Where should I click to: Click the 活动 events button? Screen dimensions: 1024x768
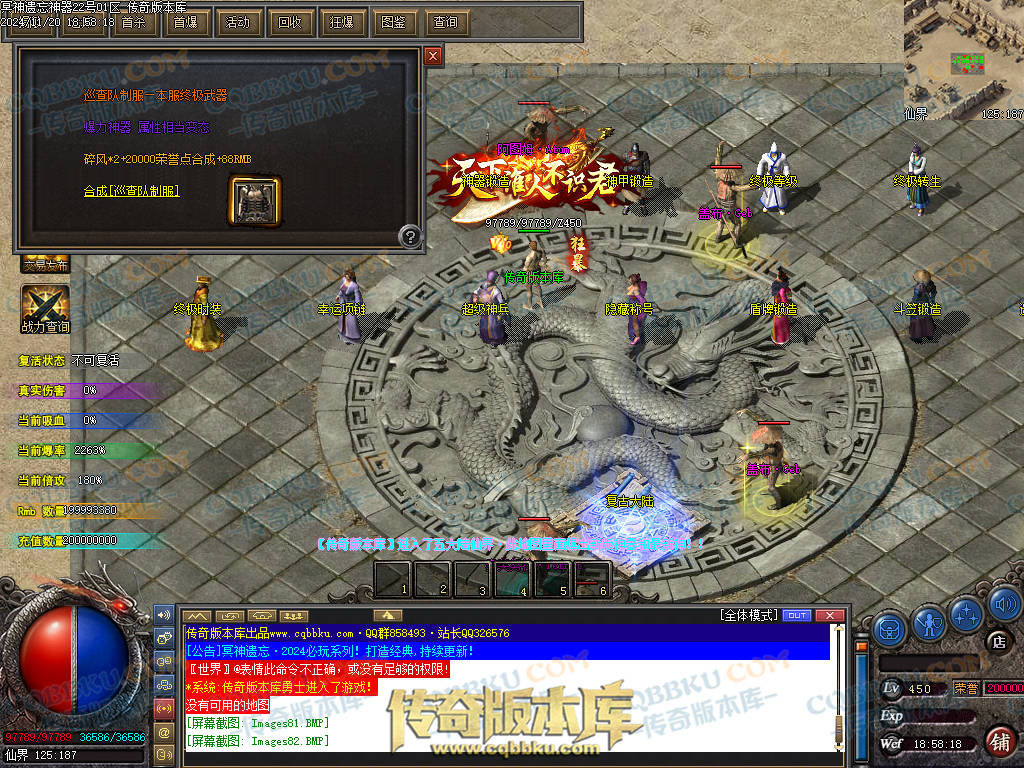click(x=237, y=22)
